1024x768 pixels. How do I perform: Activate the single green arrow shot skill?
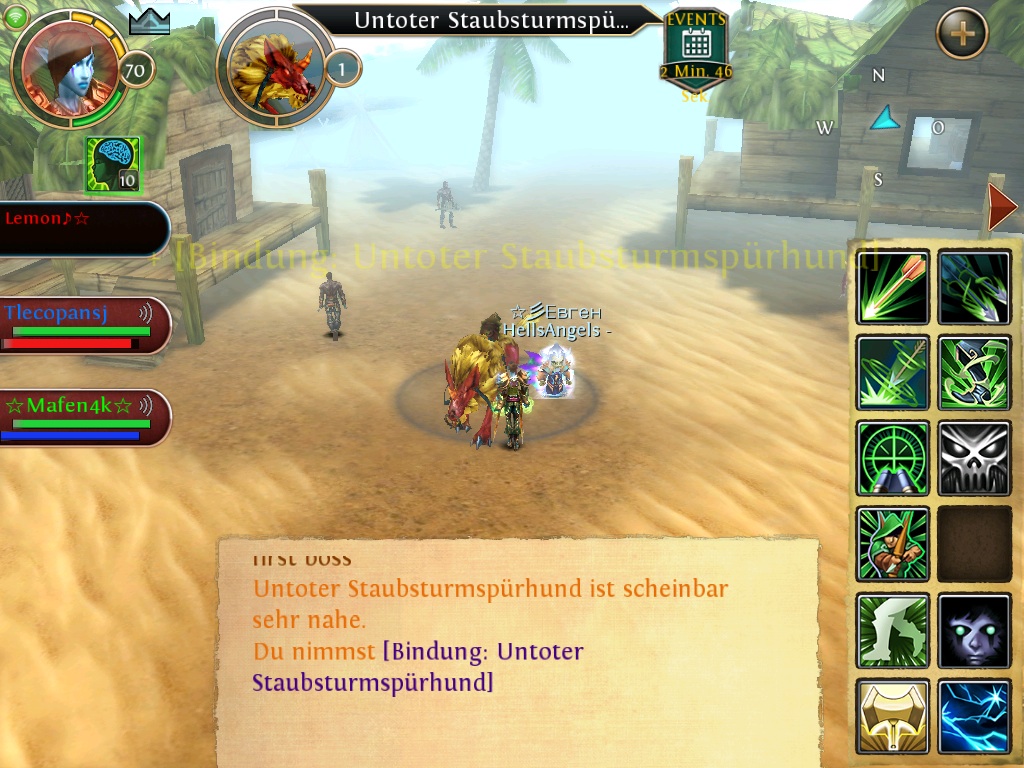point(893,288)
